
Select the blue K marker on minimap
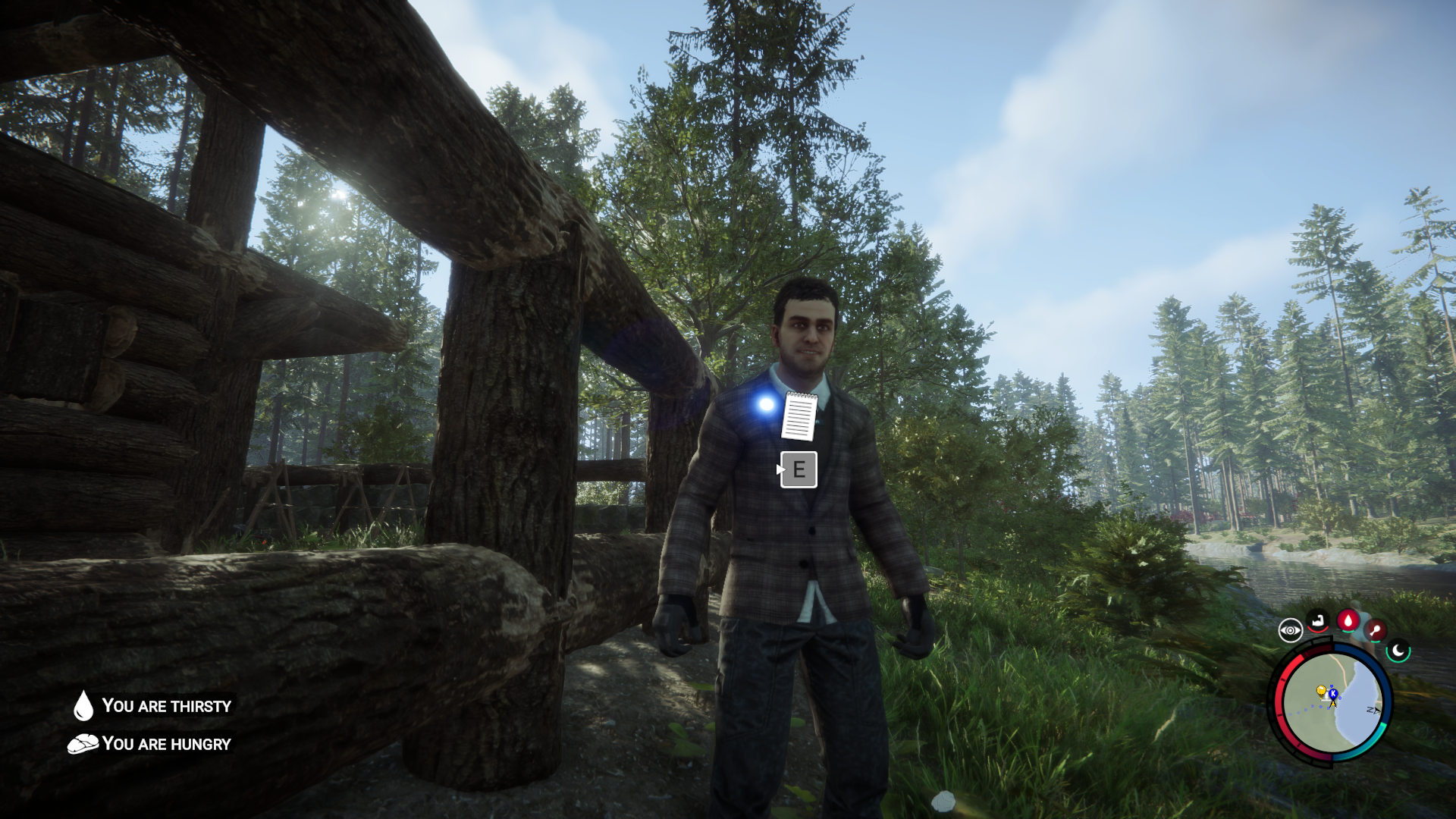coord(1333,694)
